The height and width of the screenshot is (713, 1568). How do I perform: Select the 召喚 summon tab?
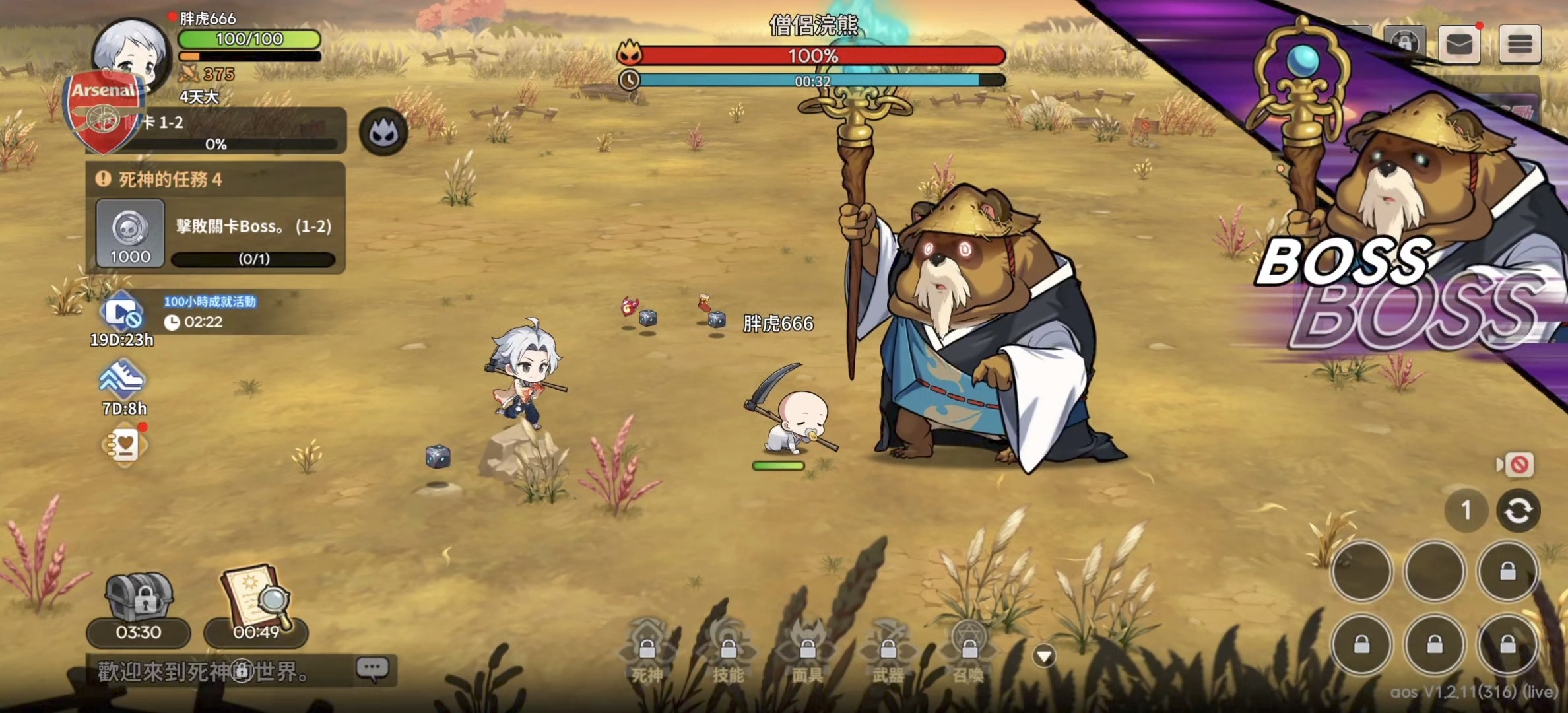[x=968, y=652]
